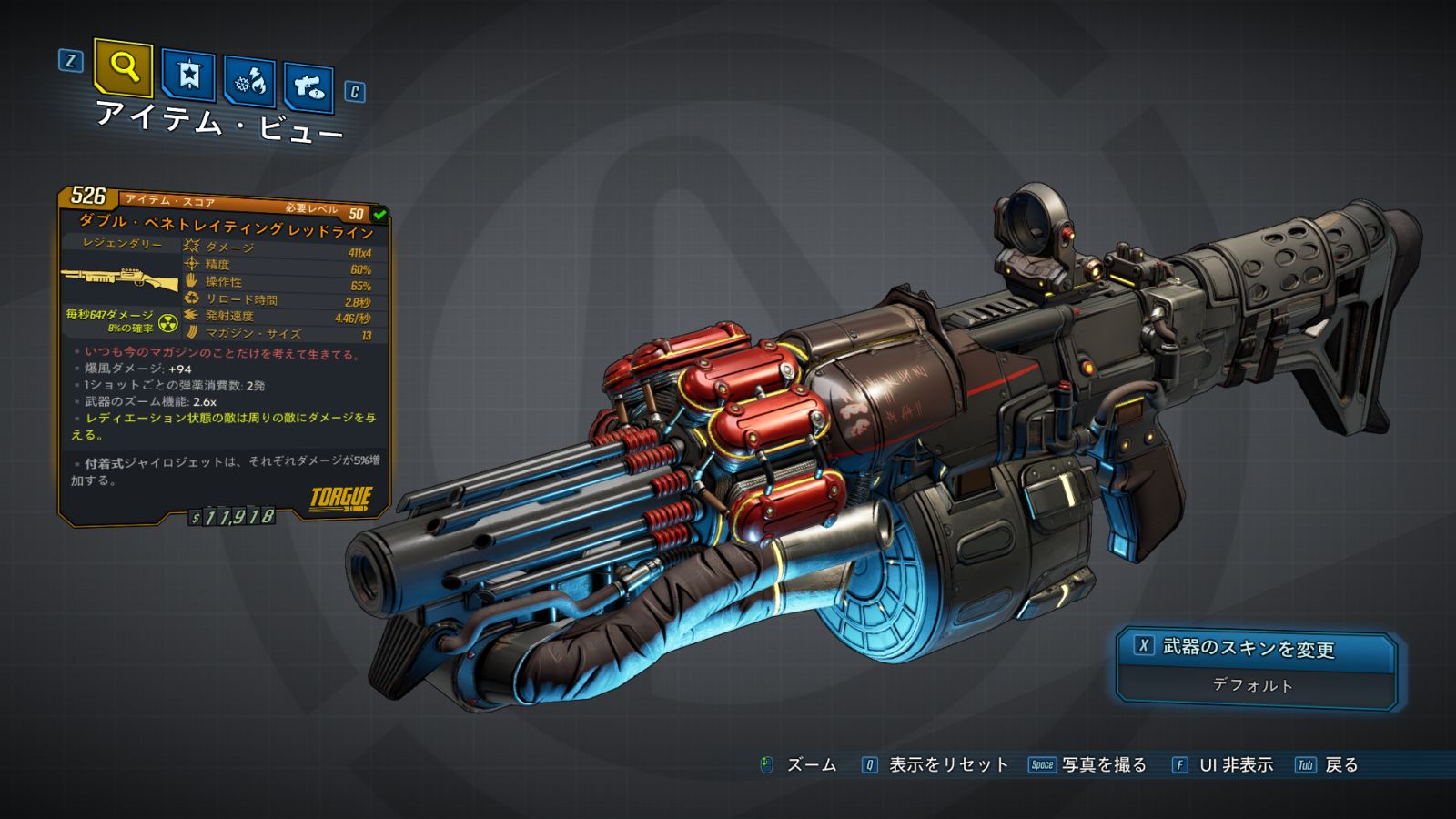Viewport: 1456px width, 819px height.
Task: Reset the display view
Action: point(935,765)
